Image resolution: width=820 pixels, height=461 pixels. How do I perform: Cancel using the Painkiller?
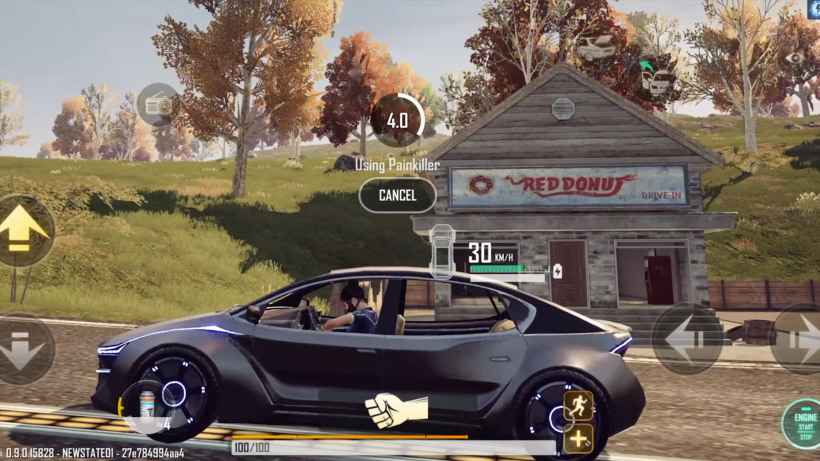[397, 195]
